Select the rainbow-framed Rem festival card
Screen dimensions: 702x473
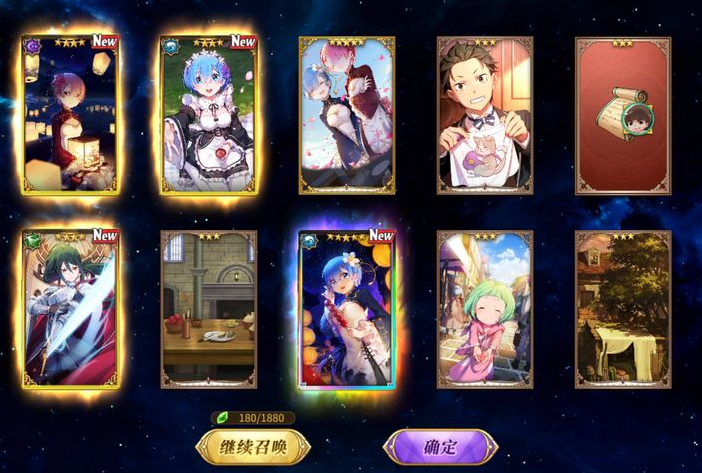[x=347, y=309]
